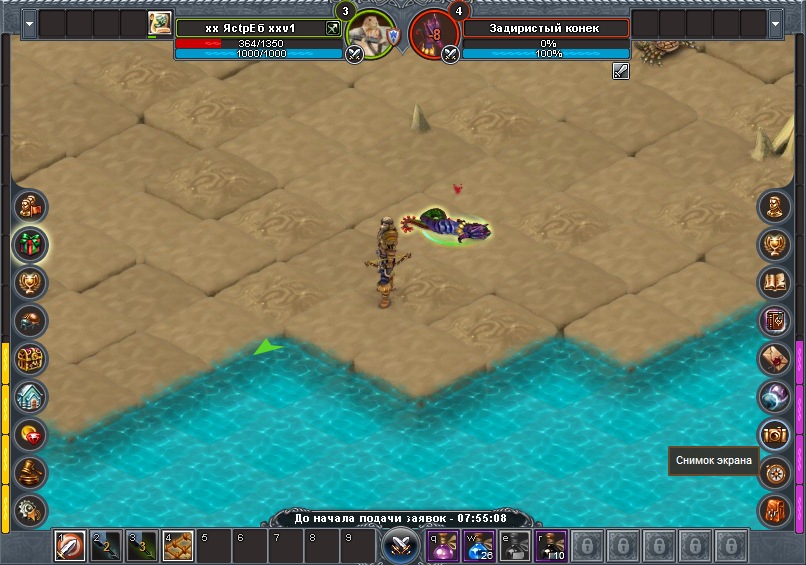
Task: Select the enemy target portrait
Action: click(434, 34)
